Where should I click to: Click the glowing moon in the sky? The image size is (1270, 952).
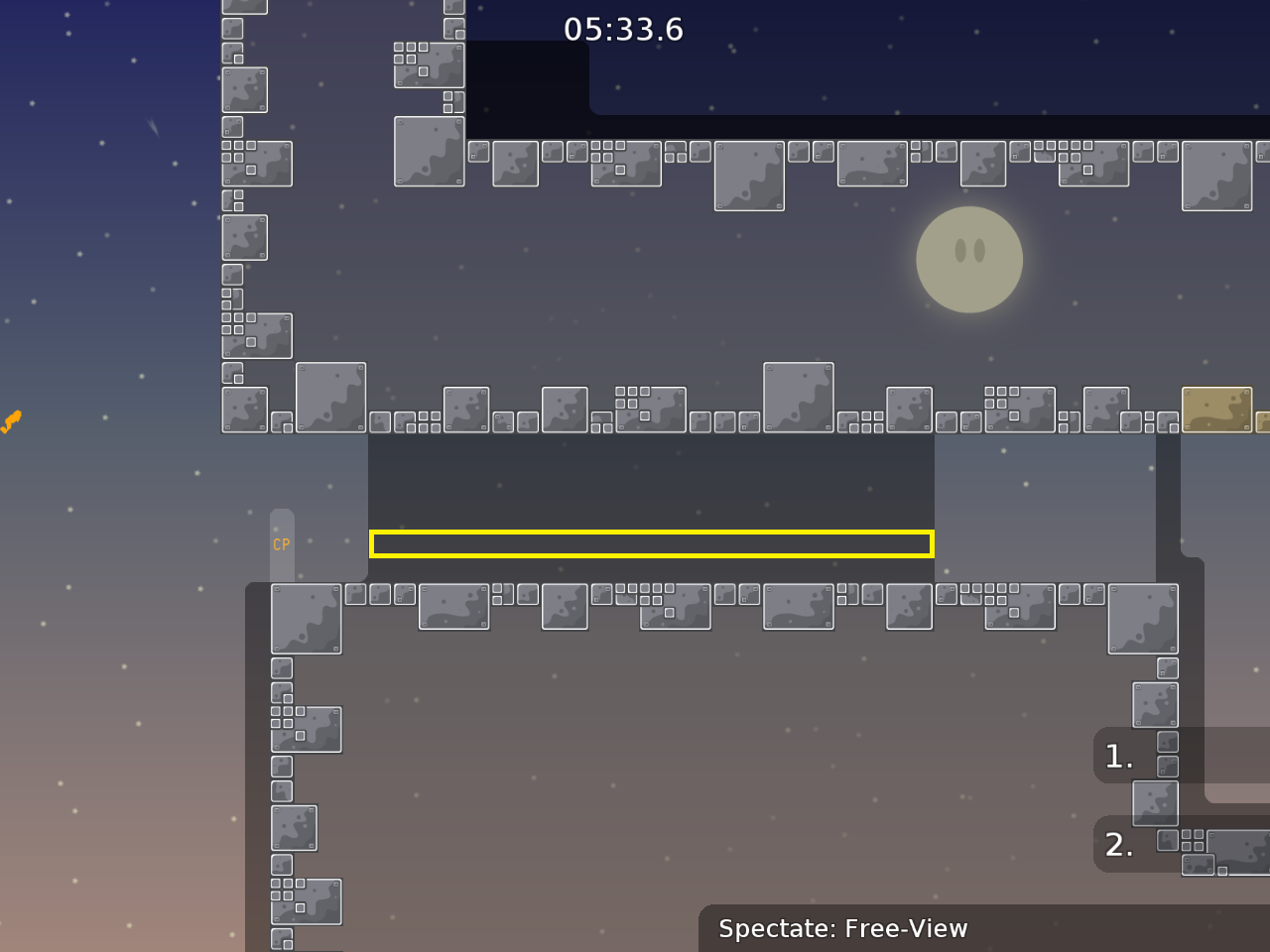968,260
